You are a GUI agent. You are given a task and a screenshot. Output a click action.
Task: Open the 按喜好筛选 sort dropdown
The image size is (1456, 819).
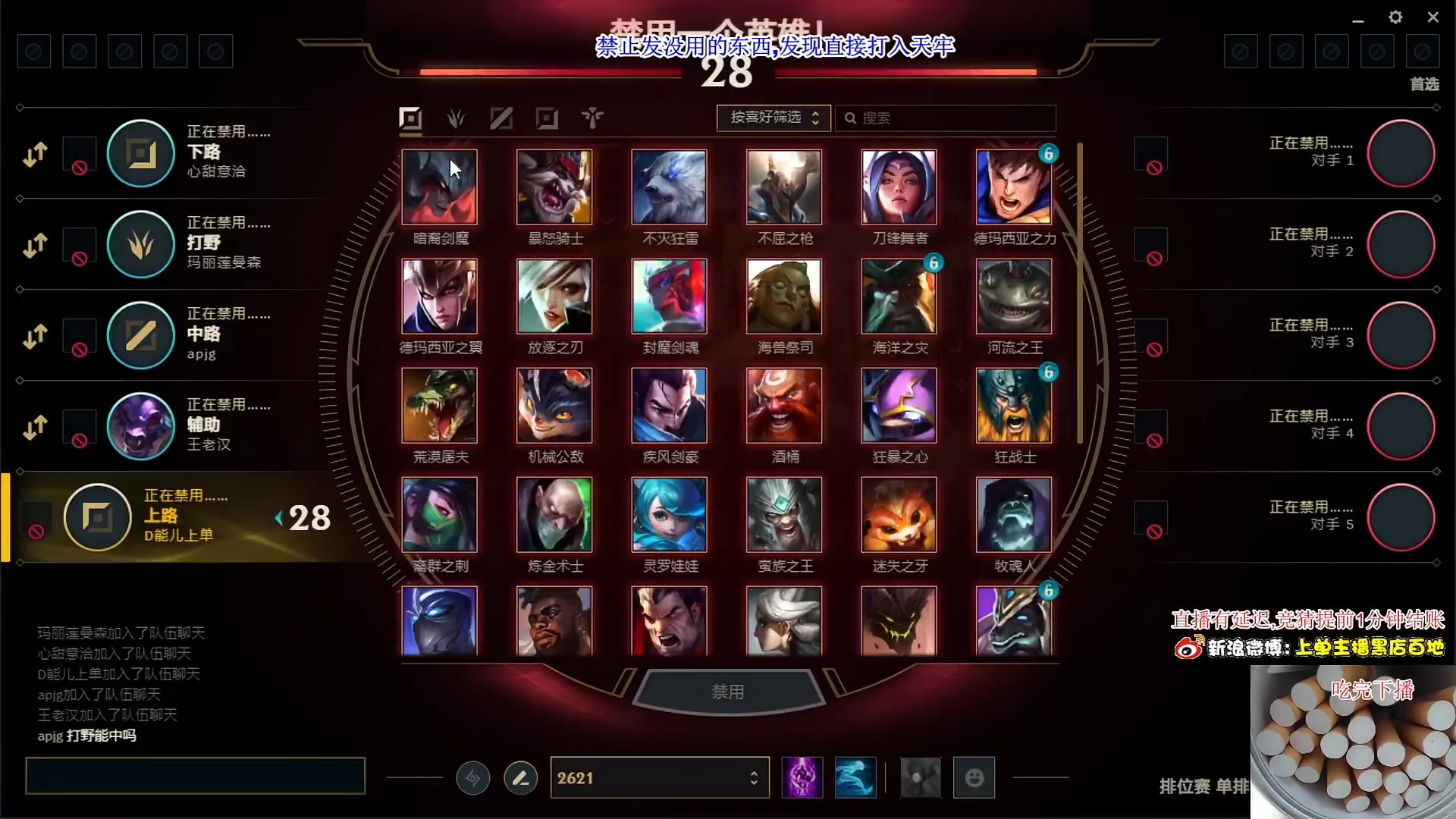pos(773,118)
